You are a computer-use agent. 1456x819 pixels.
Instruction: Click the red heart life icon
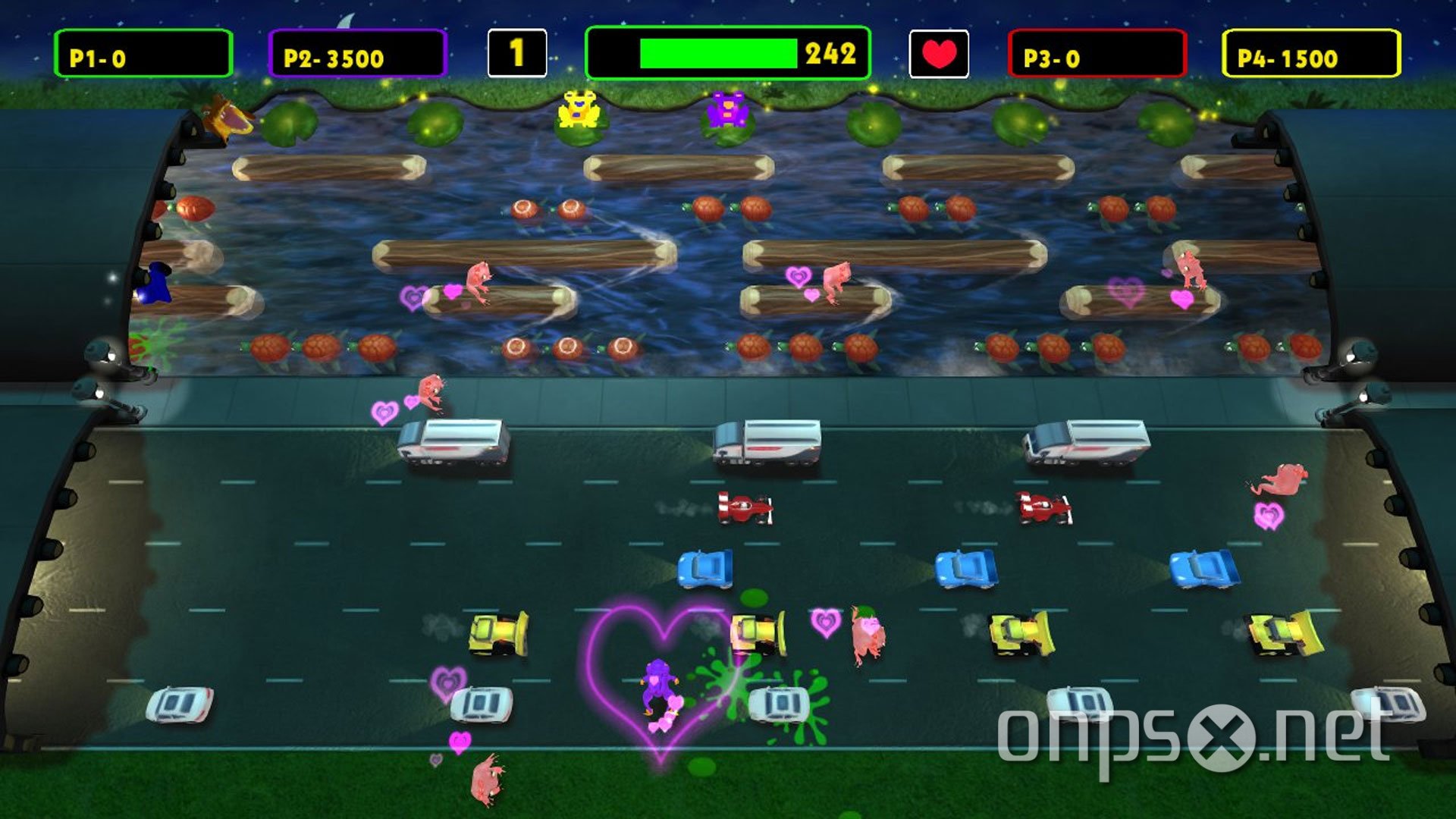click(x=938, y=53)
